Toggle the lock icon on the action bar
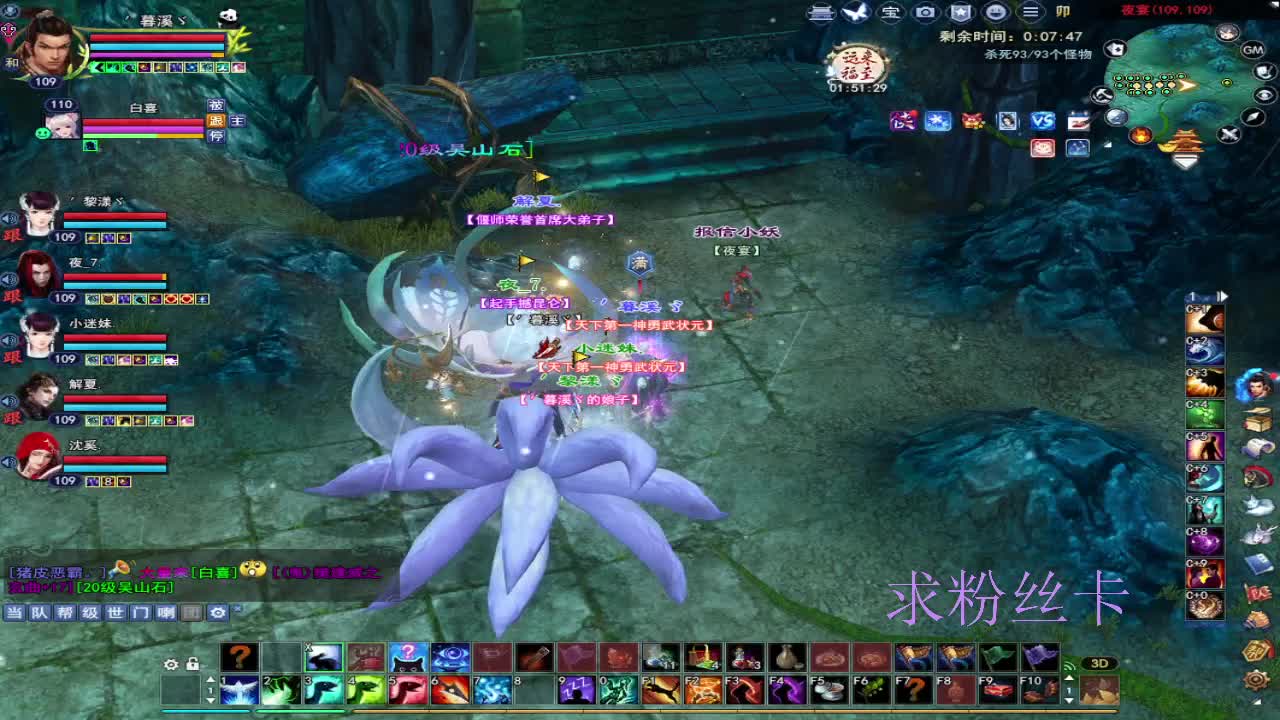The width and height of the screenshot is (1280, 720). [192, 663]
